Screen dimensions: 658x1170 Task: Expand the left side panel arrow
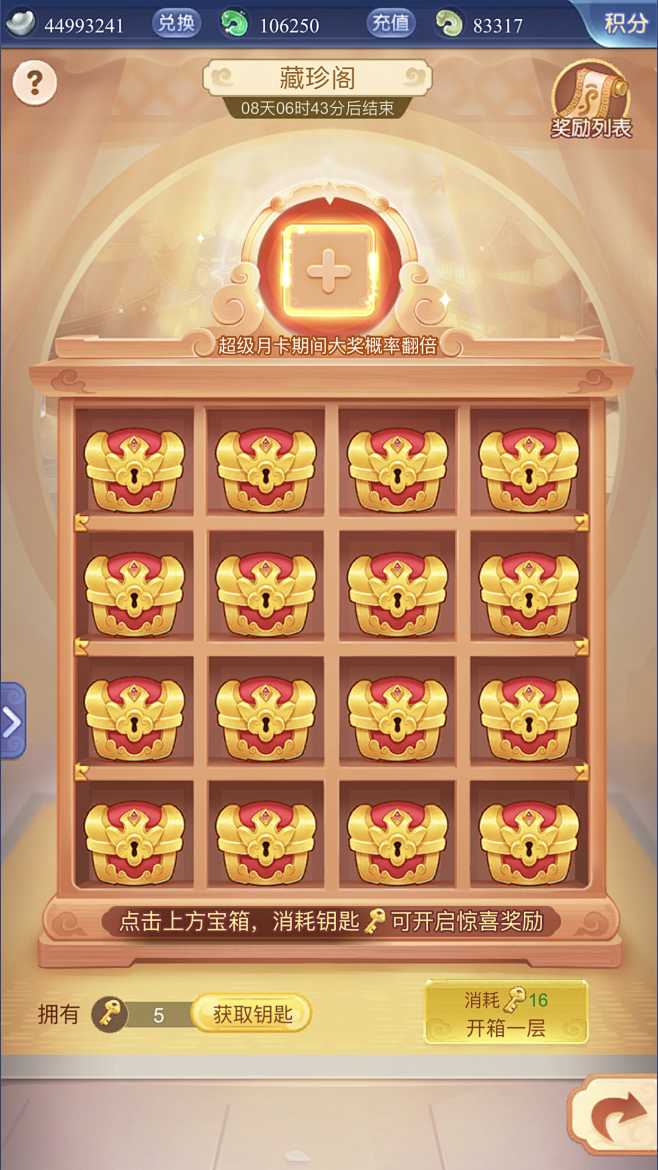(x=12, y=721)
